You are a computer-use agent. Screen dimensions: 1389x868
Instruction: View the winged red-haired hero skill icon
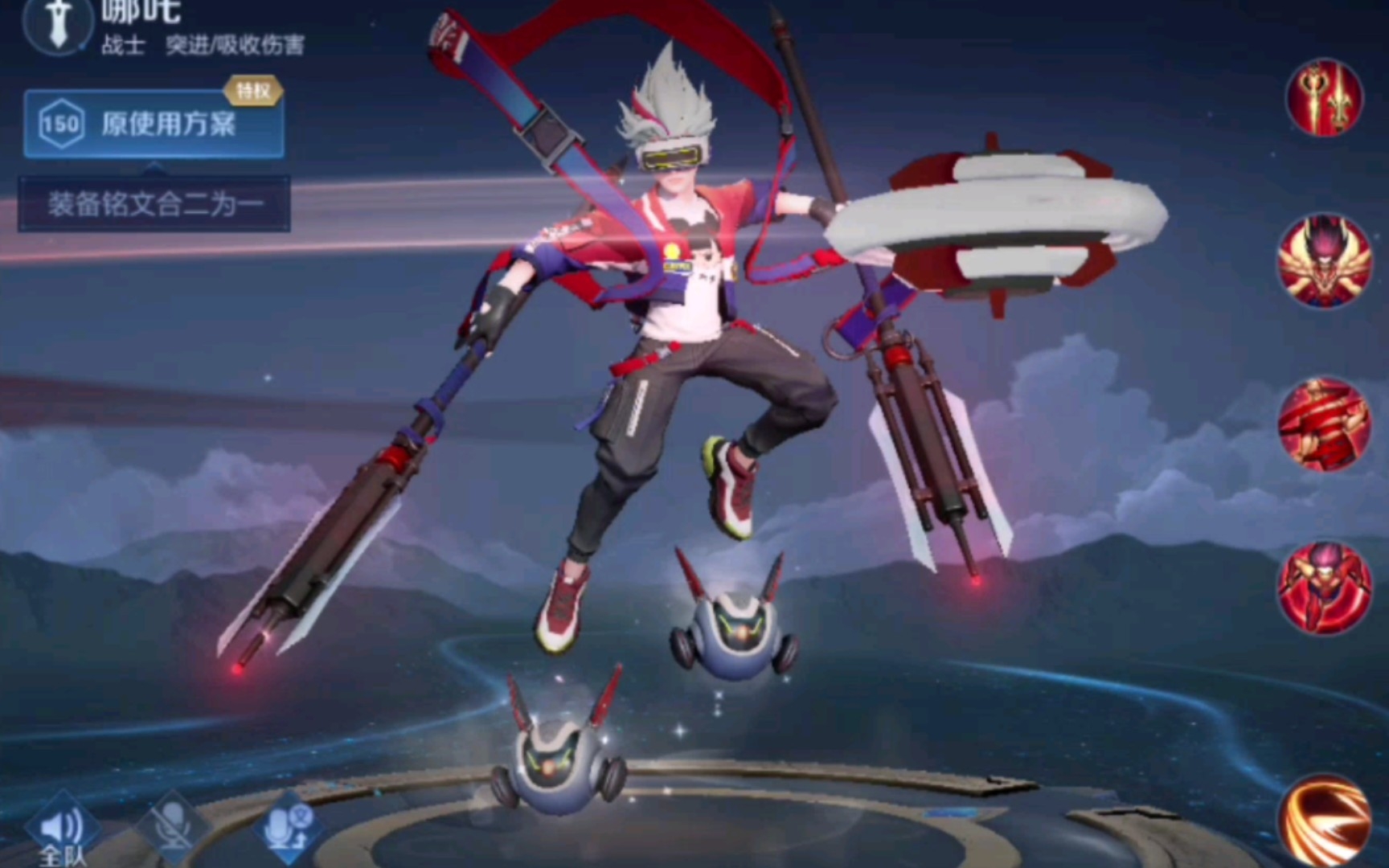[x=1324, y=260]
